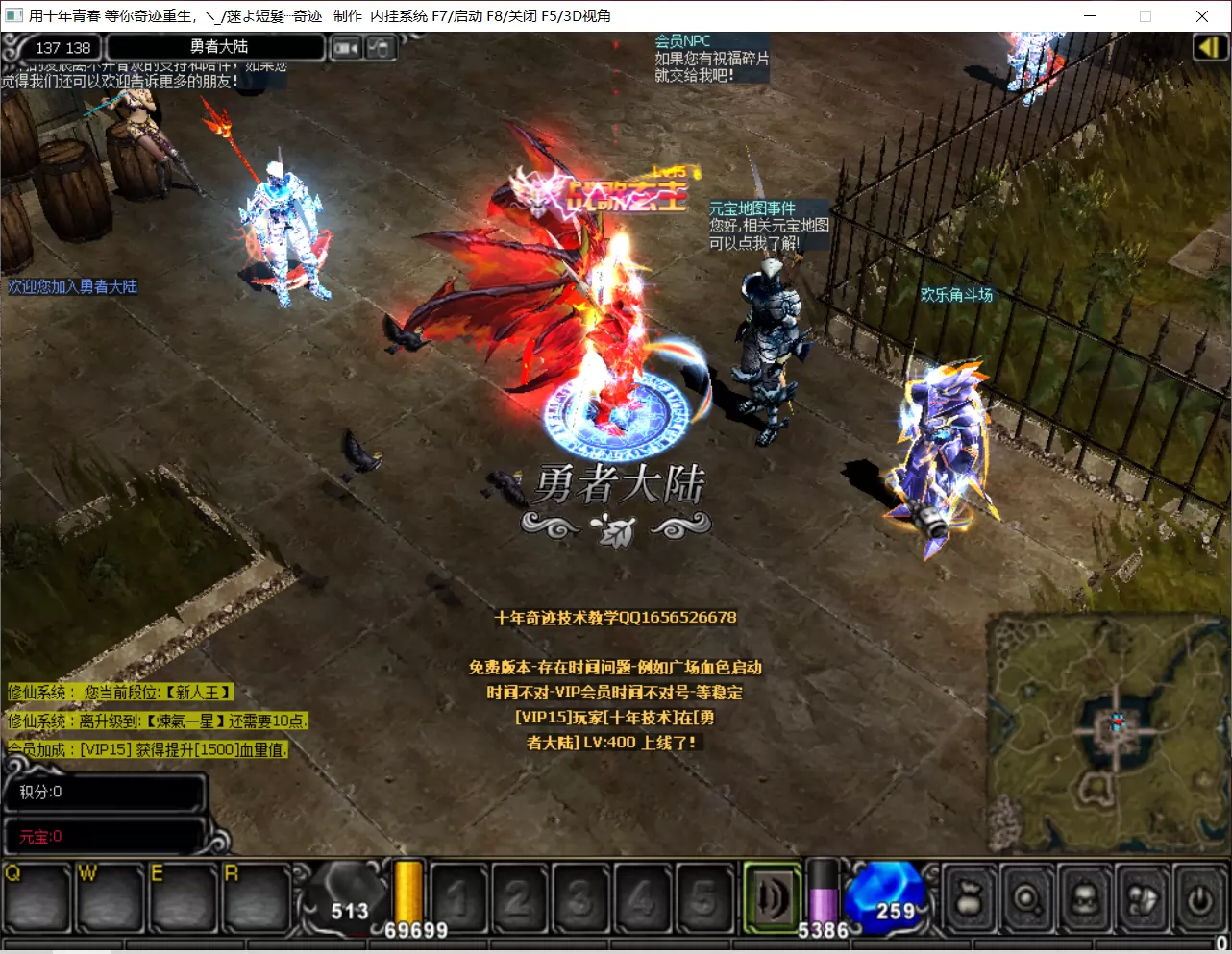Toggle the camera view button
1232x954 pixels.
(x=346, y=47)
